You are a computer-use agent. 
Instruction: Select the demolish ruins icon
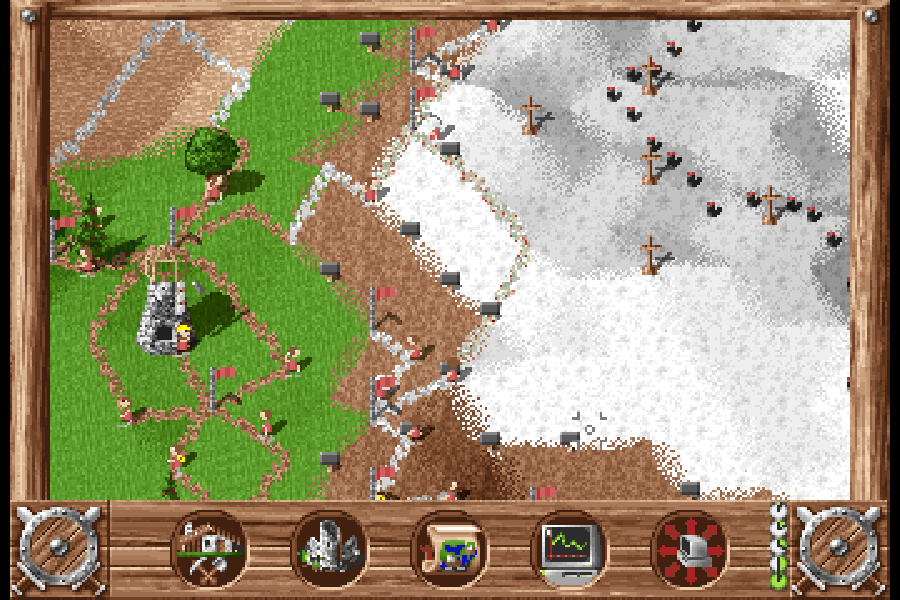(x=330, y=549)
